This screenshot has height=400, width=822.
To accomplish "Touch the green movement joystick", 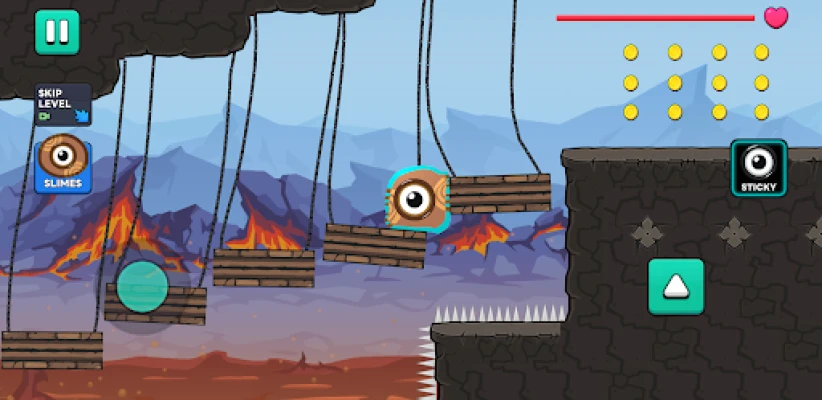I will click(x=142, y=286).
